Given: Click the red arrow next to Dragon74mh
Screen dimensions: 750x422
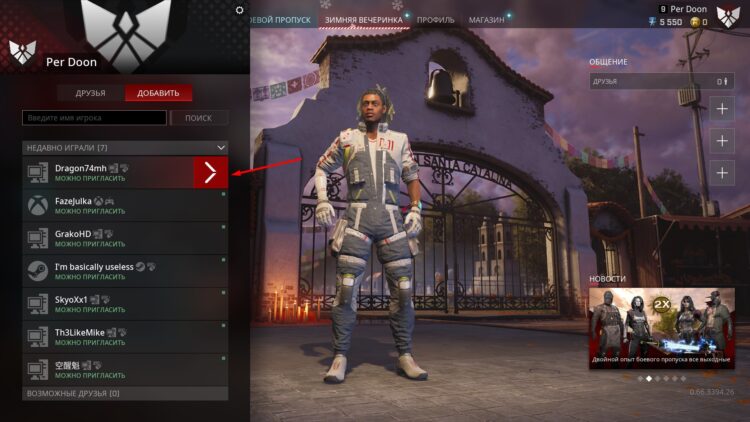Looking at the screenshot, I should [210, 173].
